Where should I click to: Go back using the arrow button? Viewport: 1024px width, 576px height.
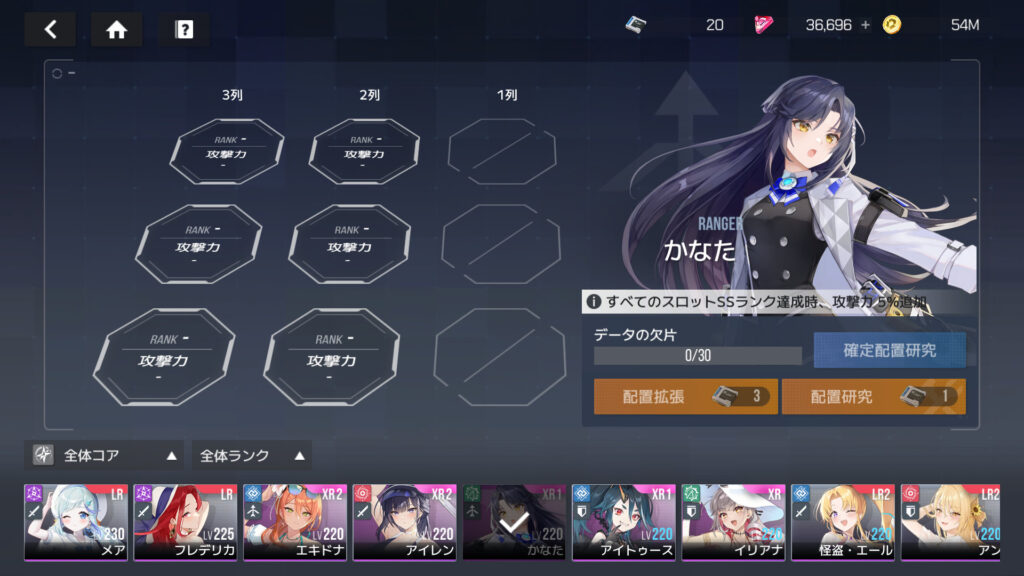[x=50, y=29]
